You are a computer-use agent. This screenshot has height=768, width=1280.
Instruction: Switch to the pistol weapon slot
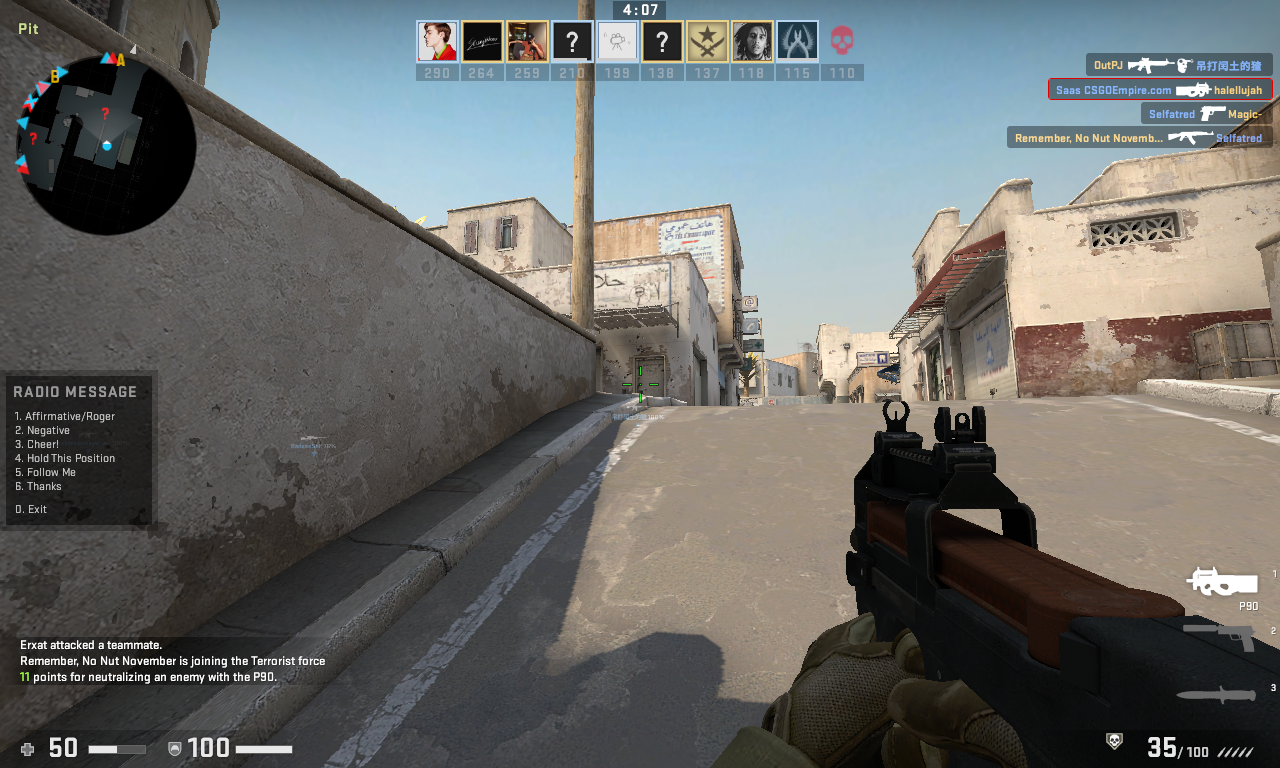[x=1220, y=634]
